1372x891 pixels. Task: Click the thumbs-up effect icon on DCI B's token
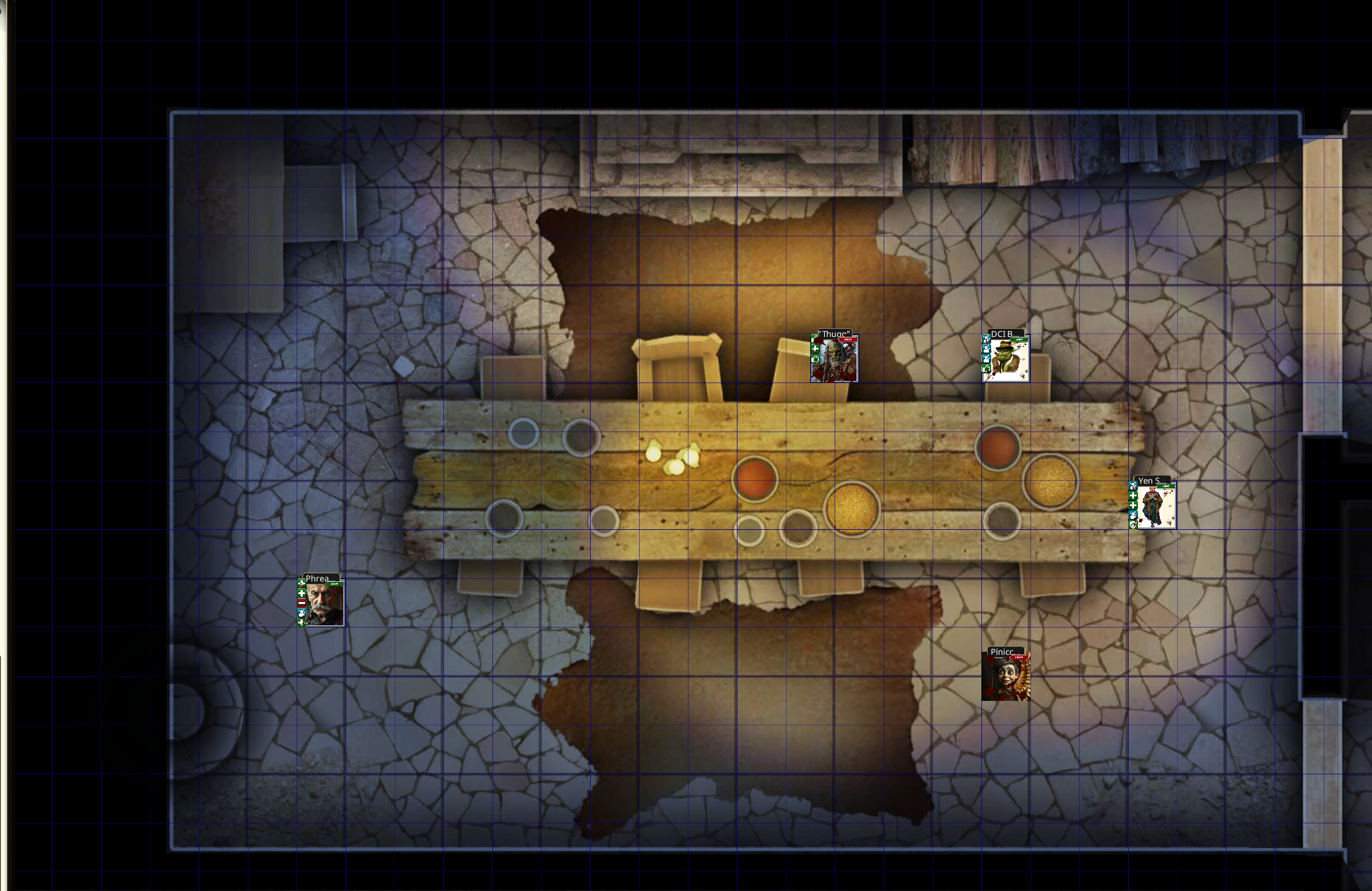tap(987, 369)
